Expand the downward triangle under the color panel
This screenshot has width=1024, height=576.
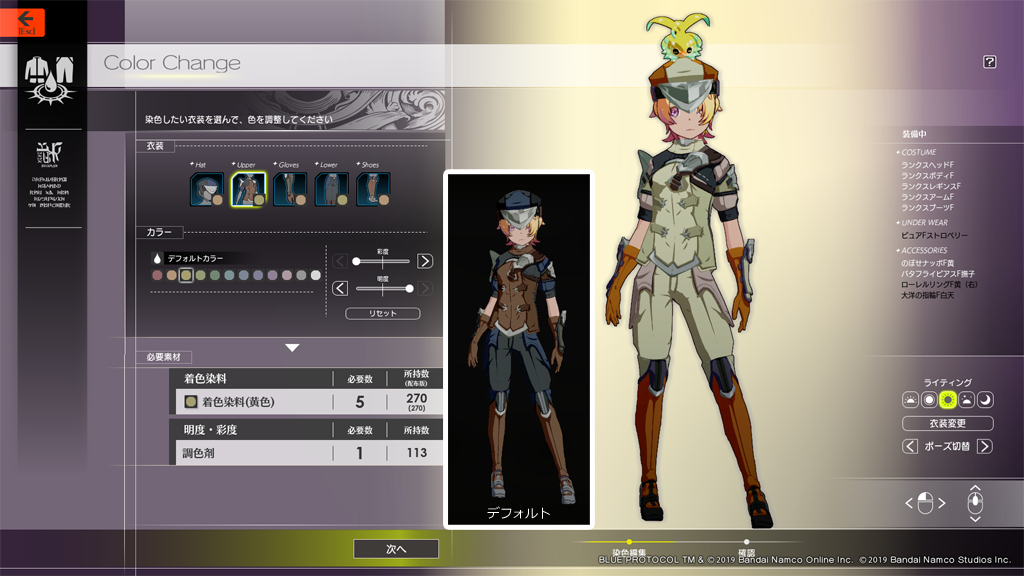292,348
